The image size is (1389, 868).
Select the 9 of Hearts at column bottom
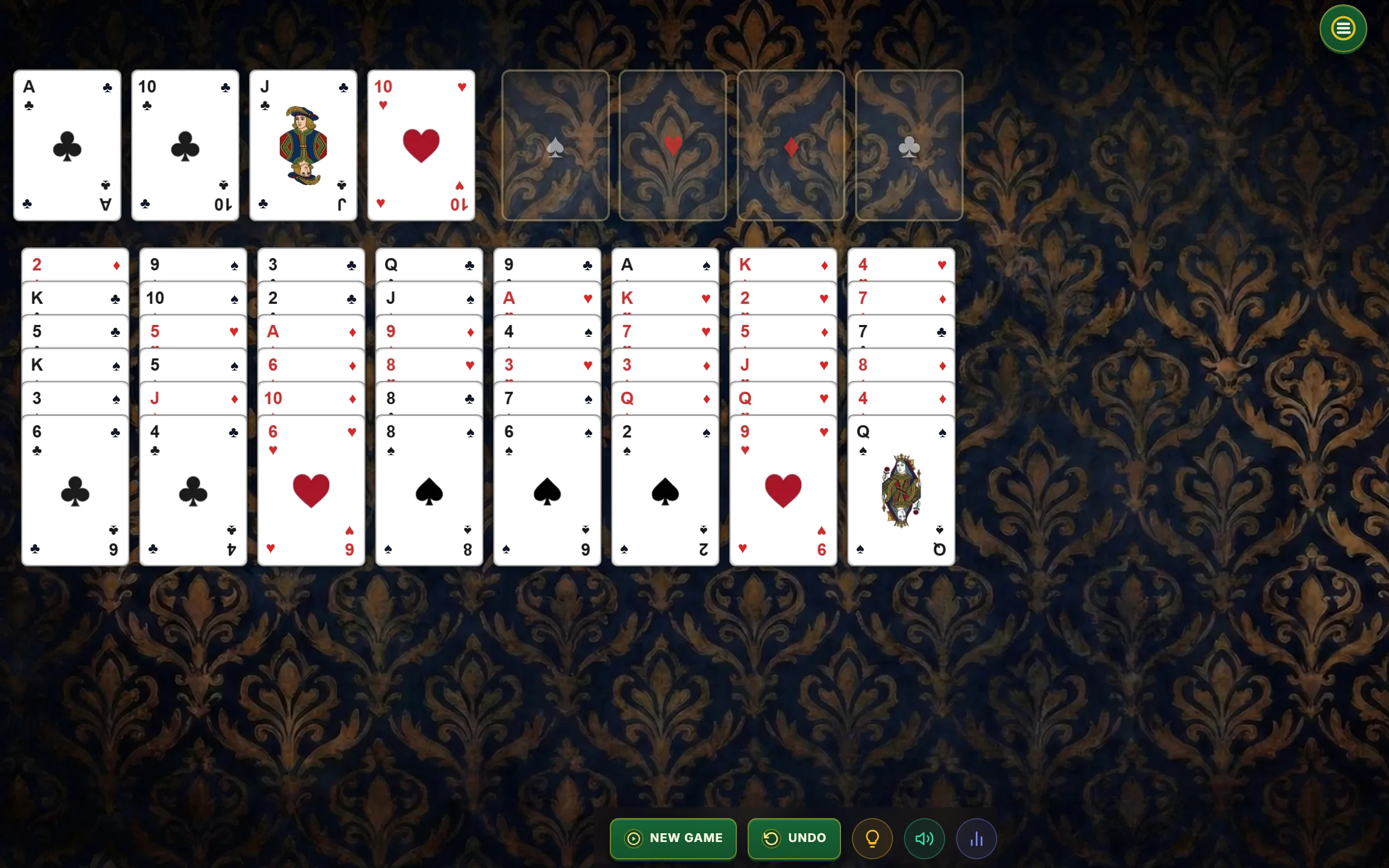click(x=782, y=491)
